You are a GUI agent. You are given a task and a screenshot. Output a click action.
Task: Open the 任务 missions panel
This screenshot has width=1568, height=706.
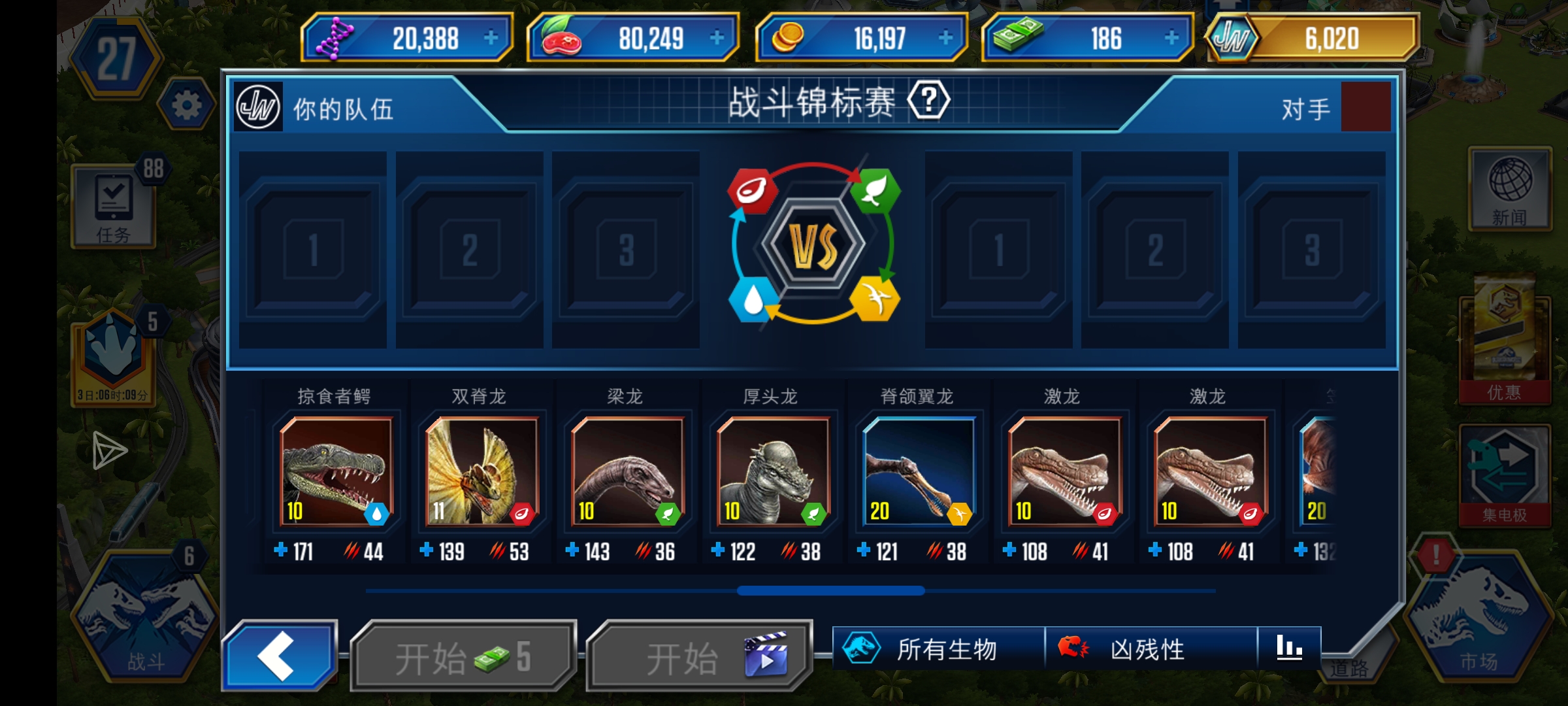click(114, 206)
